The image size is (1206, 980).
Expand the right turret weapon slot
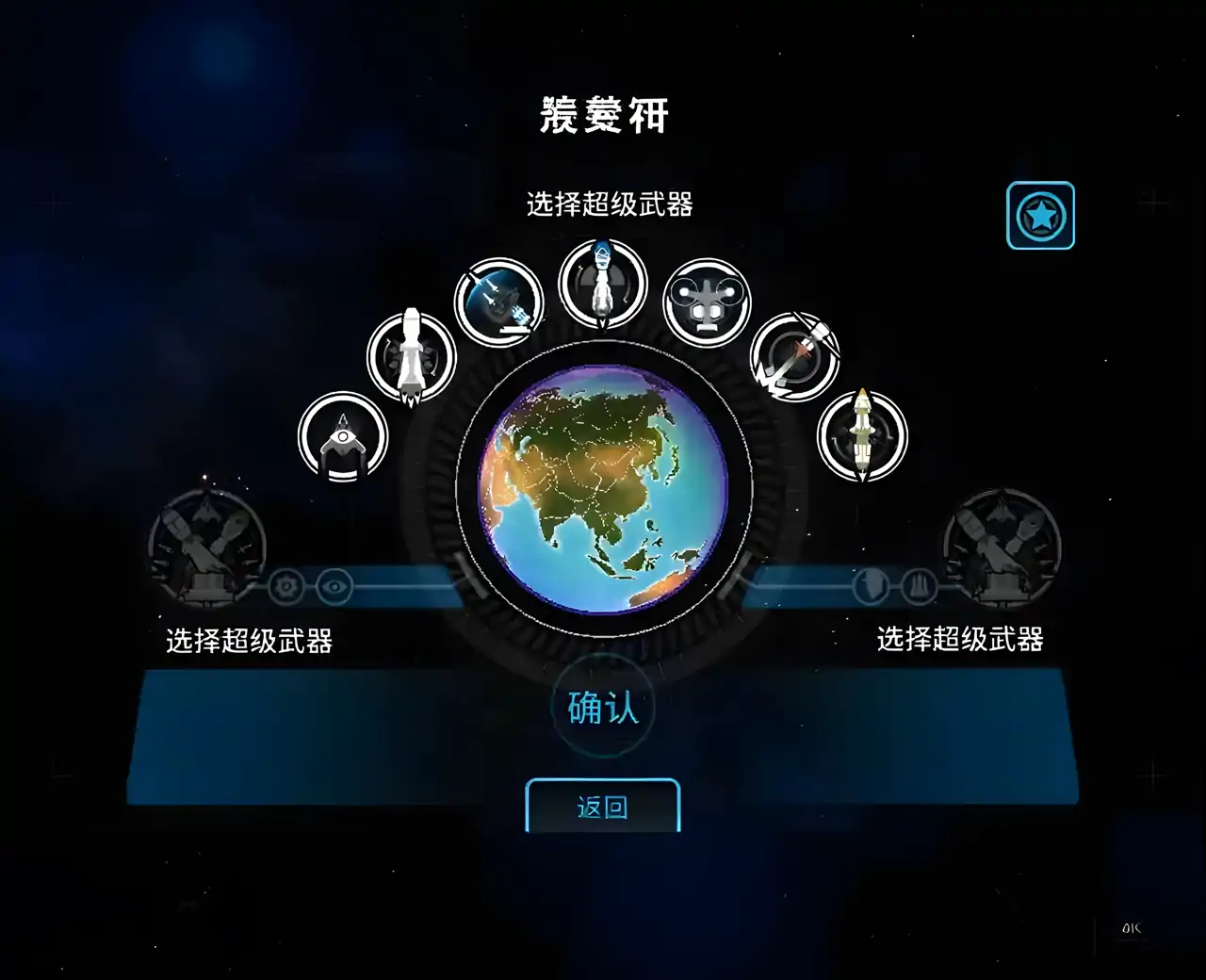point(1002,547)
